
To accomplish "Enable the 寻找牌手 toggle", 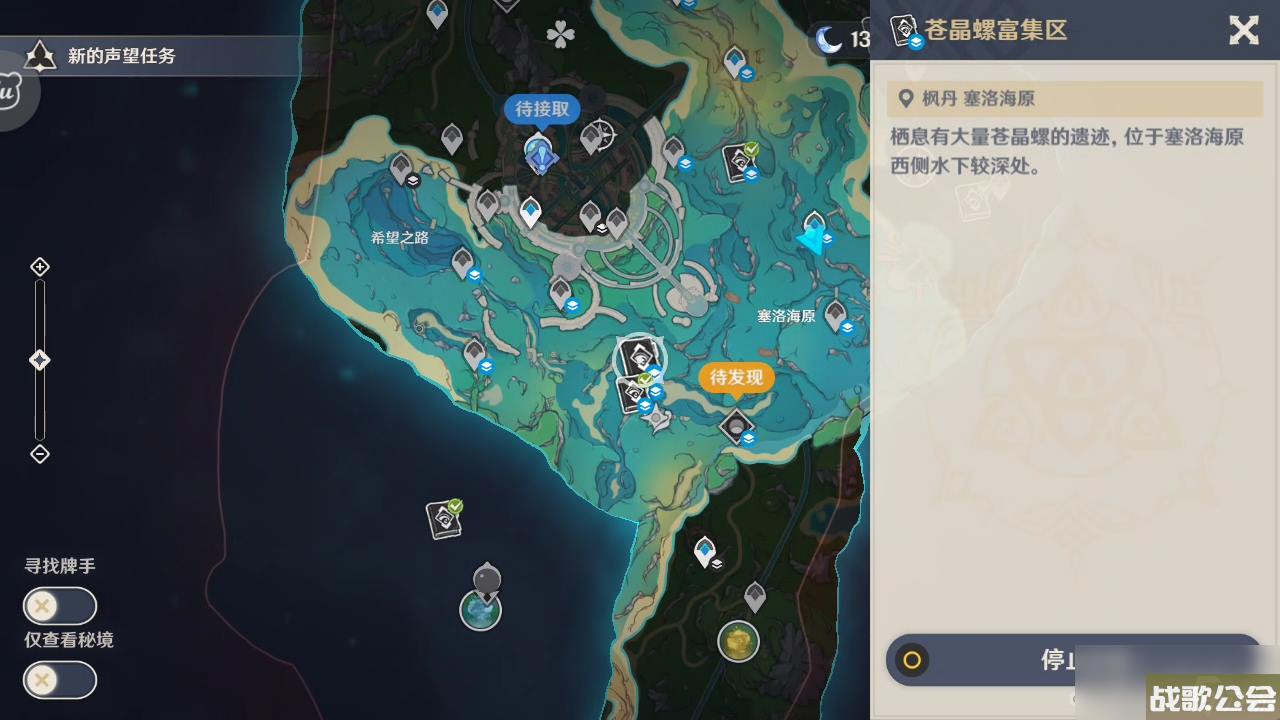I will point(58,606).
